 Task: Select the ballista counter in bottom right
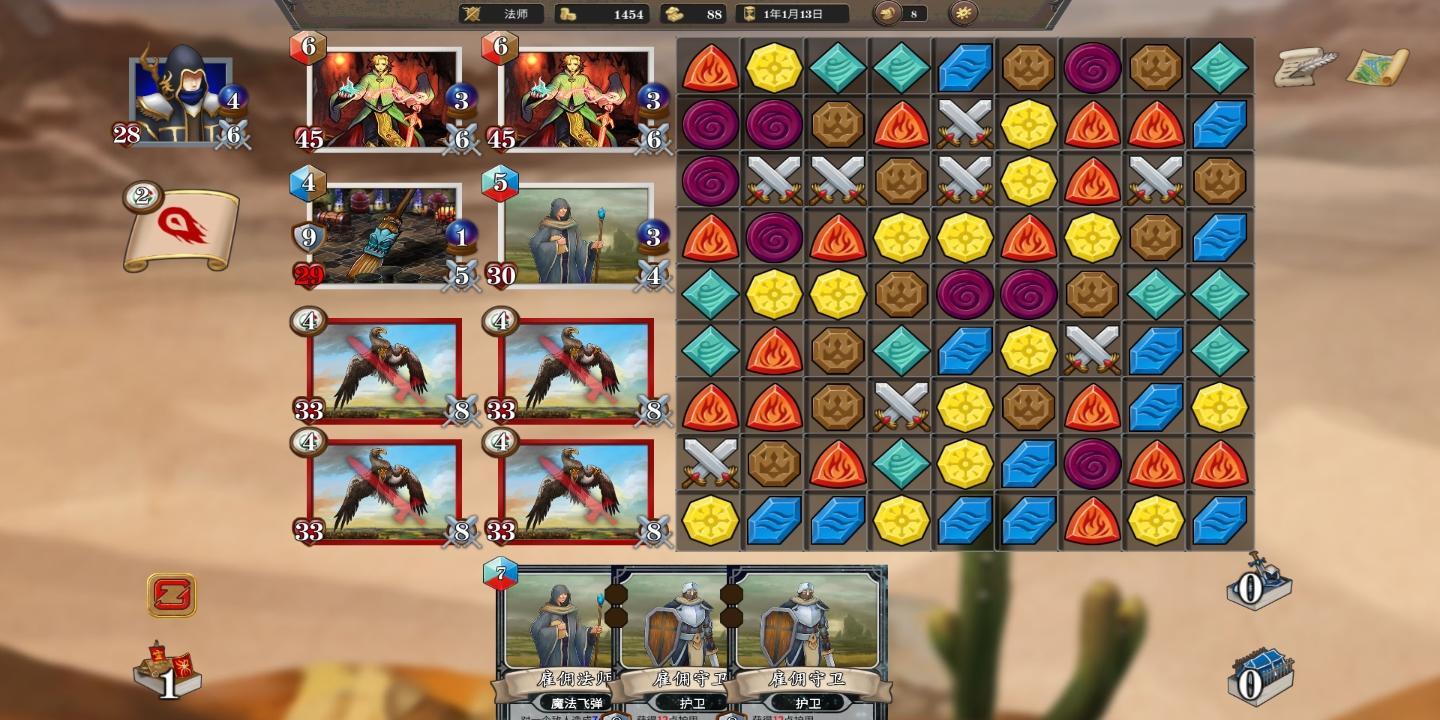(1256, 588)
